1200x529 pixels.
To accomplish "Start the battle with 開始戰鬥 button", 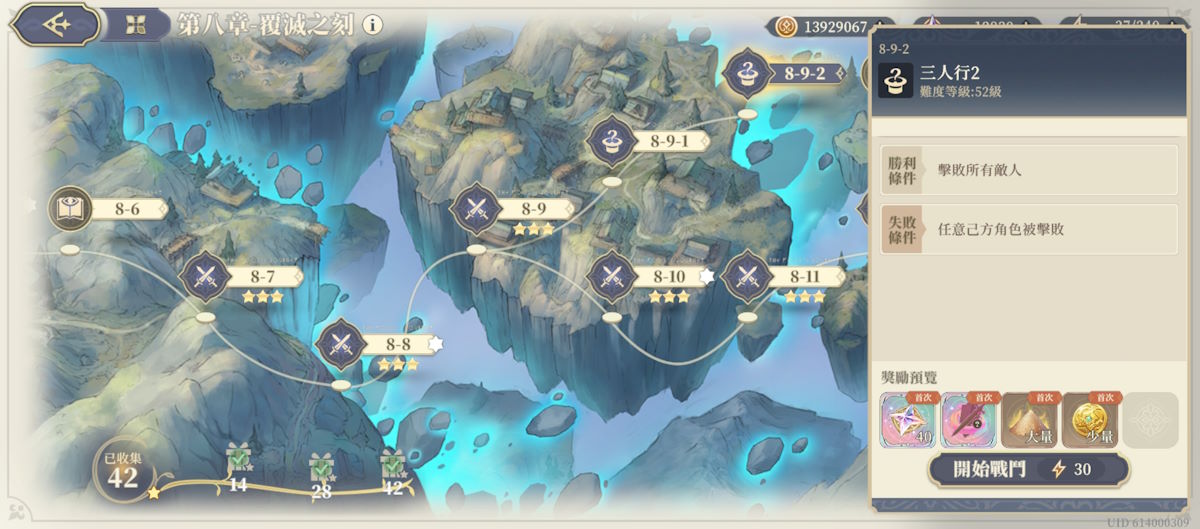I will 1028,469.
